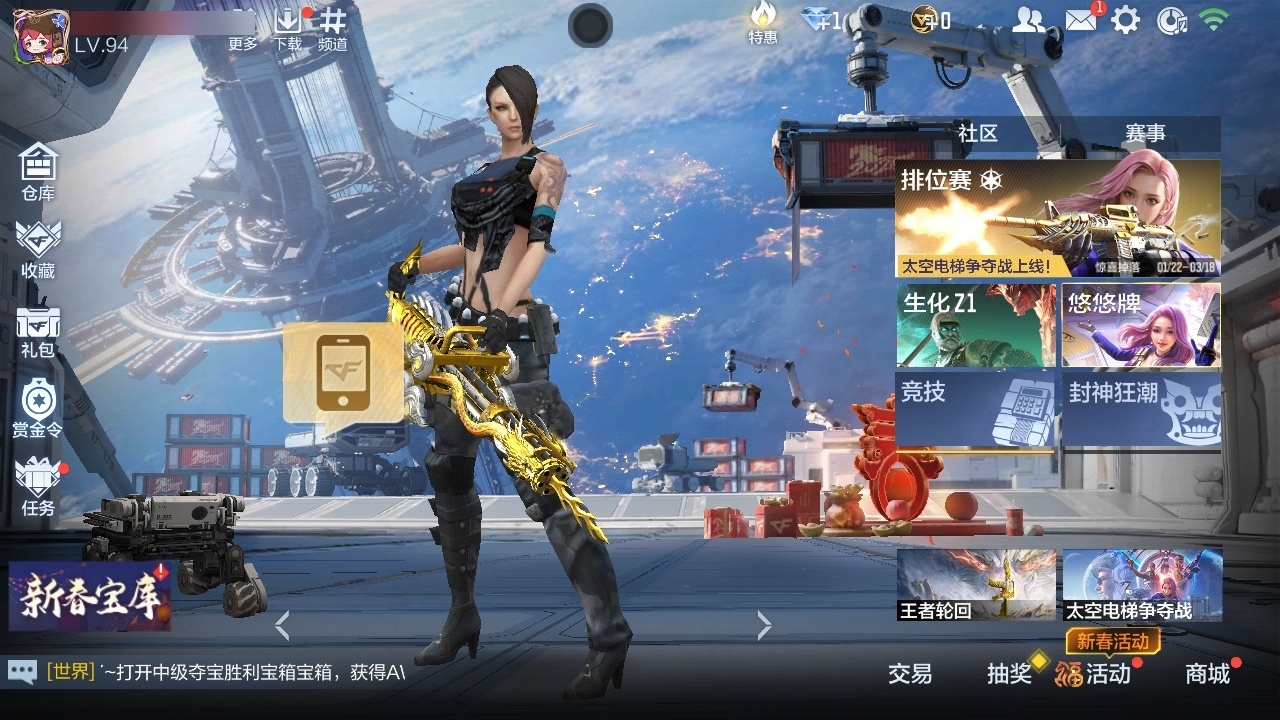Show the next character with right arrow
Viewport: 1280px width, 720px height.
(x=764, y=626)
